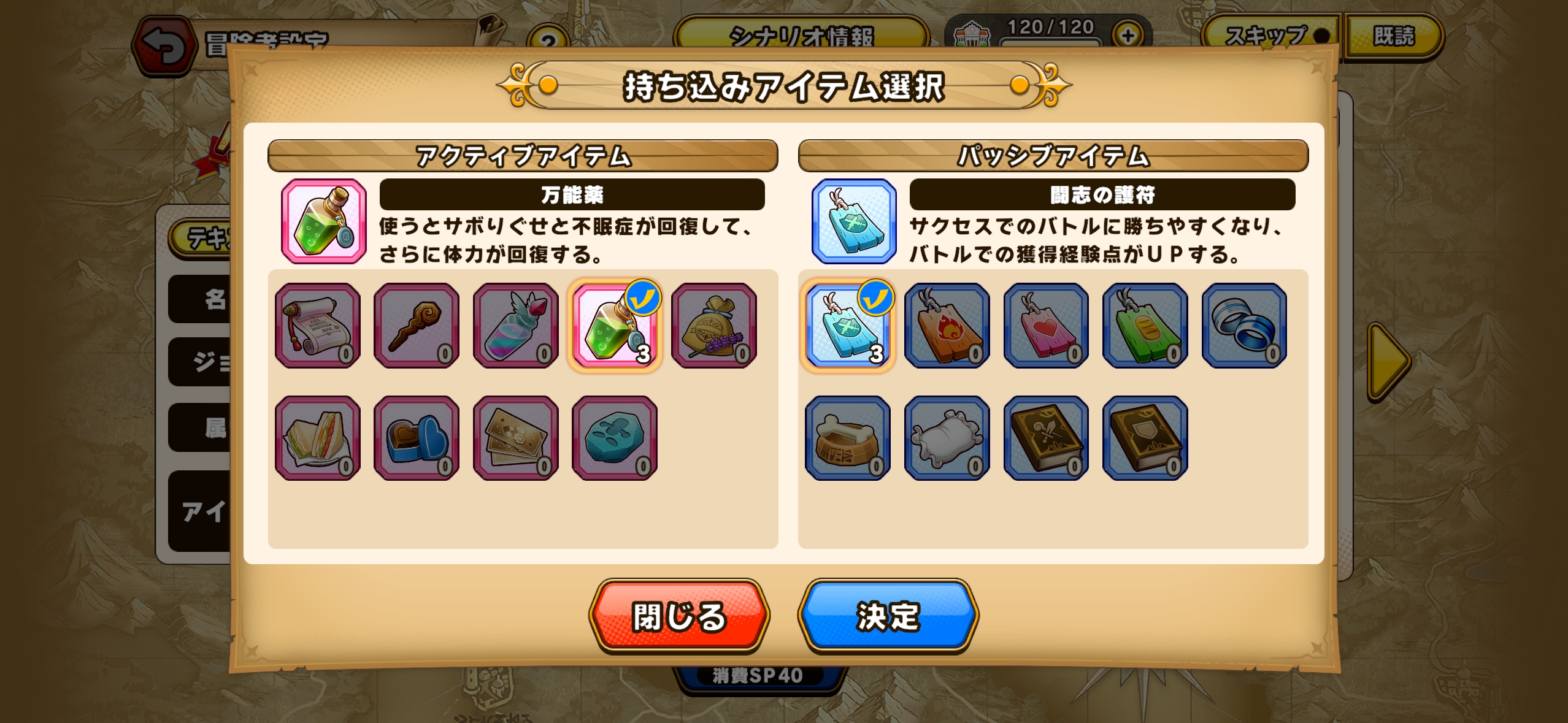Select the chocolate box item
Screen dimensions: 1568x723
point(416,437)
